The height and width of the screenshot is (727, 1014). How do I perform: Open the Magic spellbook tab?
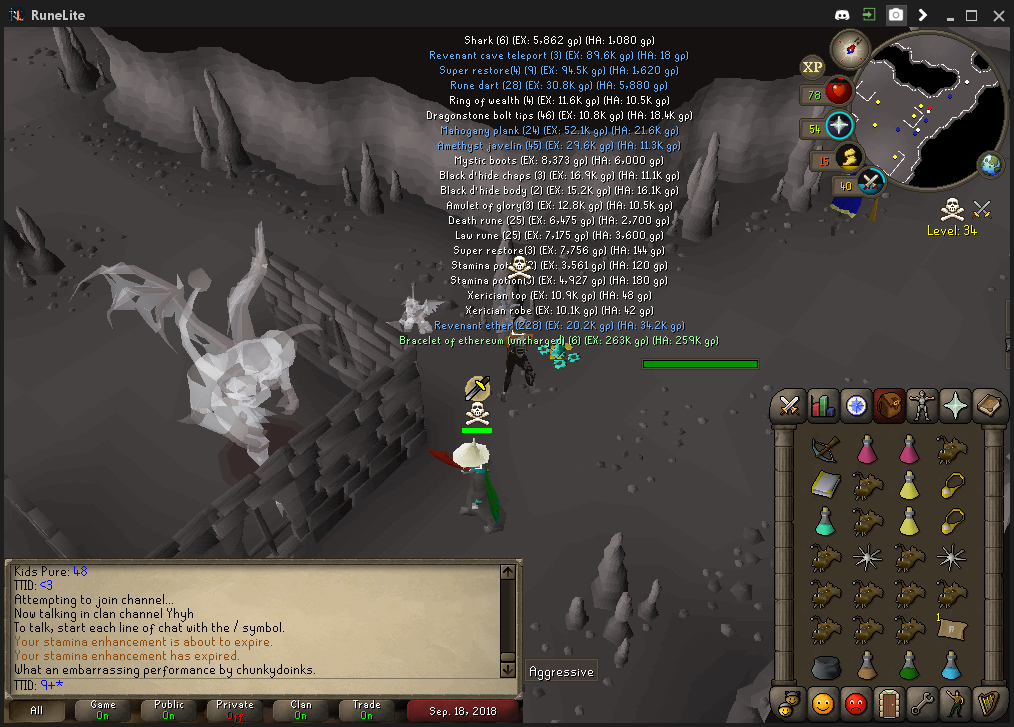(988, 405)
